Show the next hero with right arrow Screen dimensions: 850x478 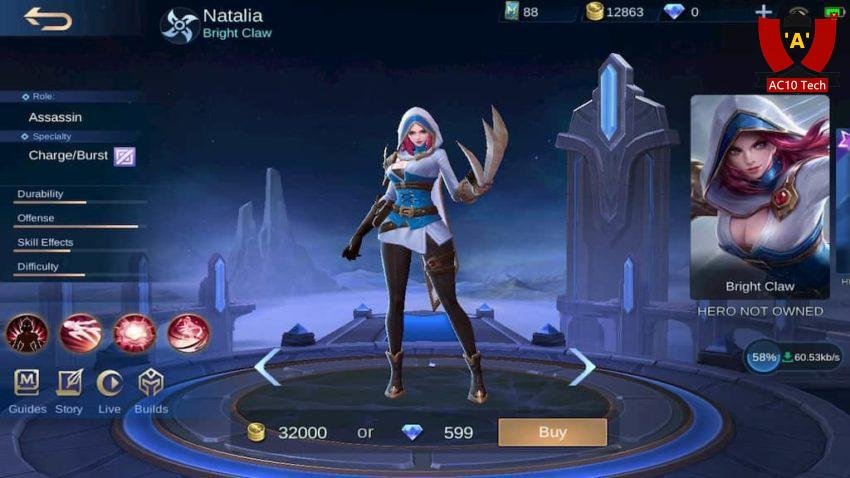pos(581,367)
